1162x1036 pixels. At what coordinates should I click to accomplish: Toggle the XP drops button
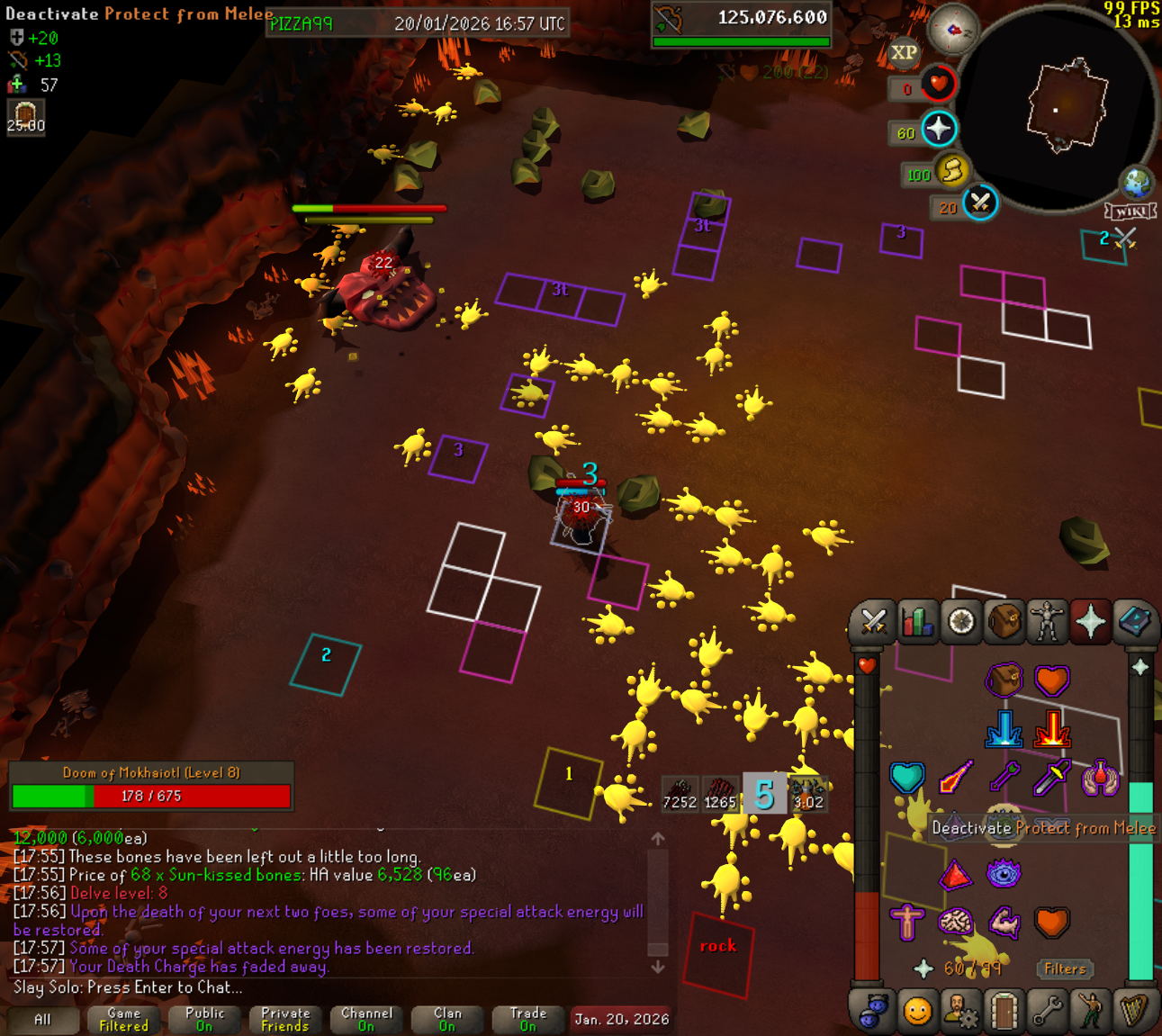tap(904, 53)
